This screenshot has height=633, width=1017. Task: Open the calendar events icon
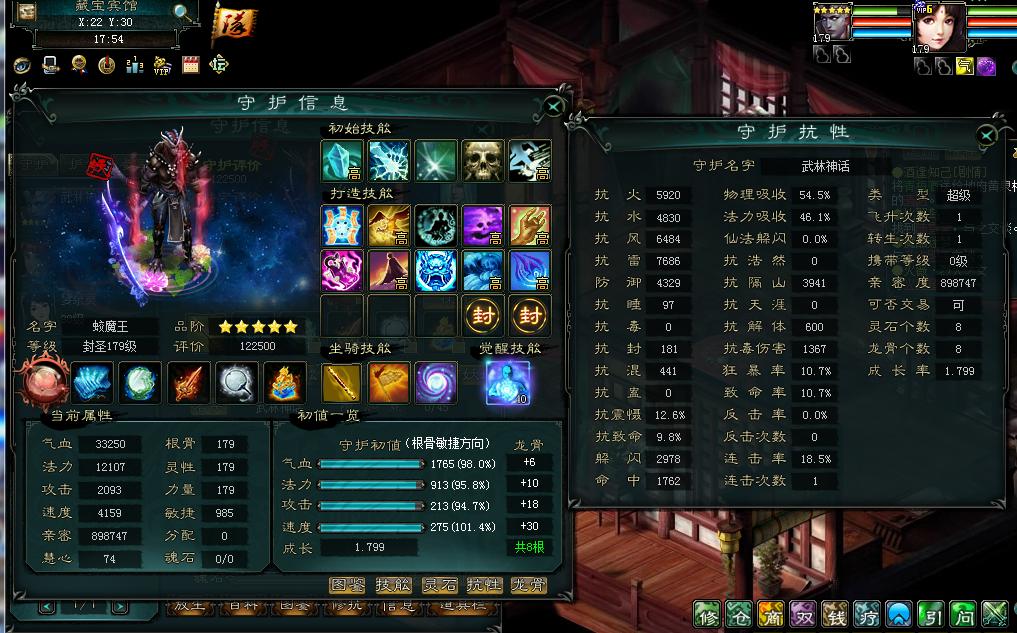tap(190, 66)
